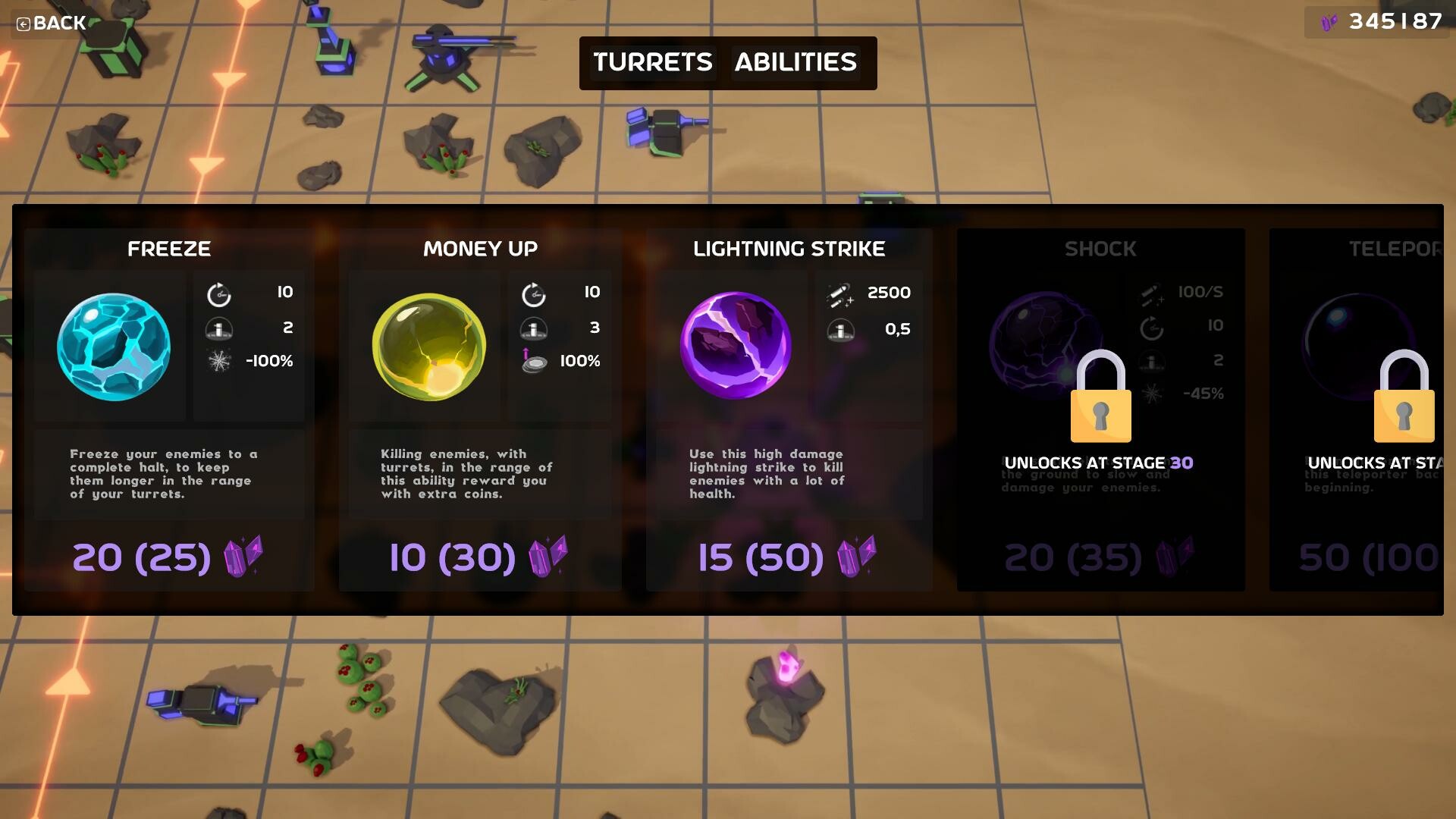The width and height of the screenshot is (1456, 819).
Task: Select the Money Up yellow orb icon
Action: (428, 347)
